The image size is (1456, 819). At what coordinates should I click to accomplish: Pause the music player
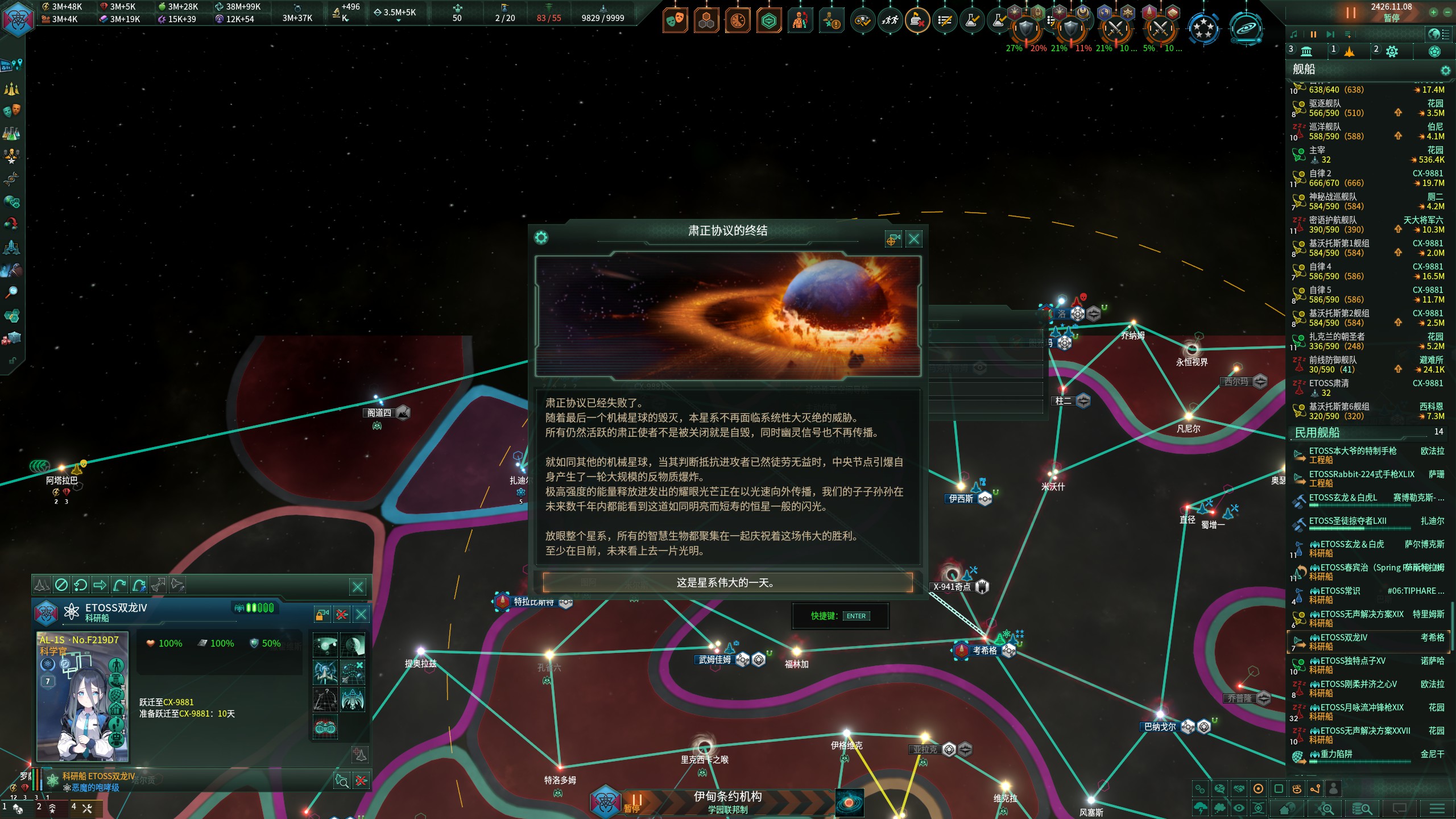(1313, 35)
